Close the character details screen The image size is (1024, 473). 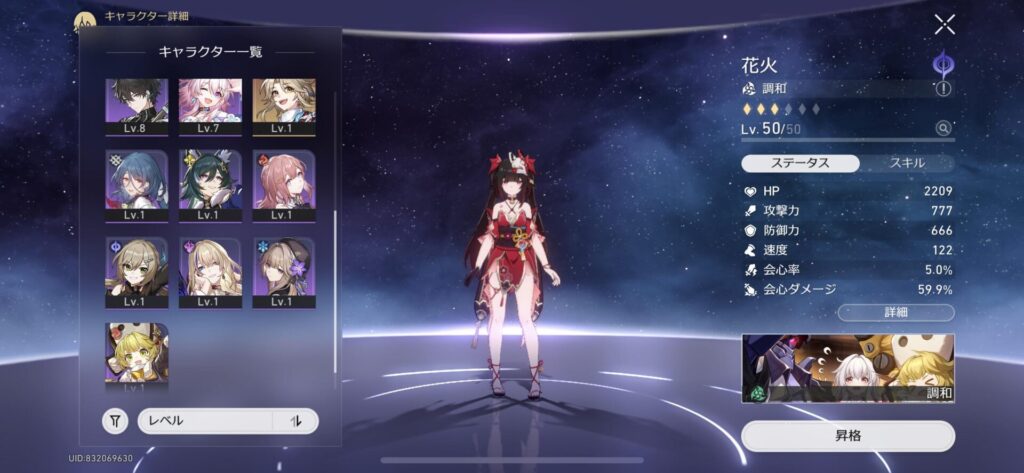tap(944, 25)
